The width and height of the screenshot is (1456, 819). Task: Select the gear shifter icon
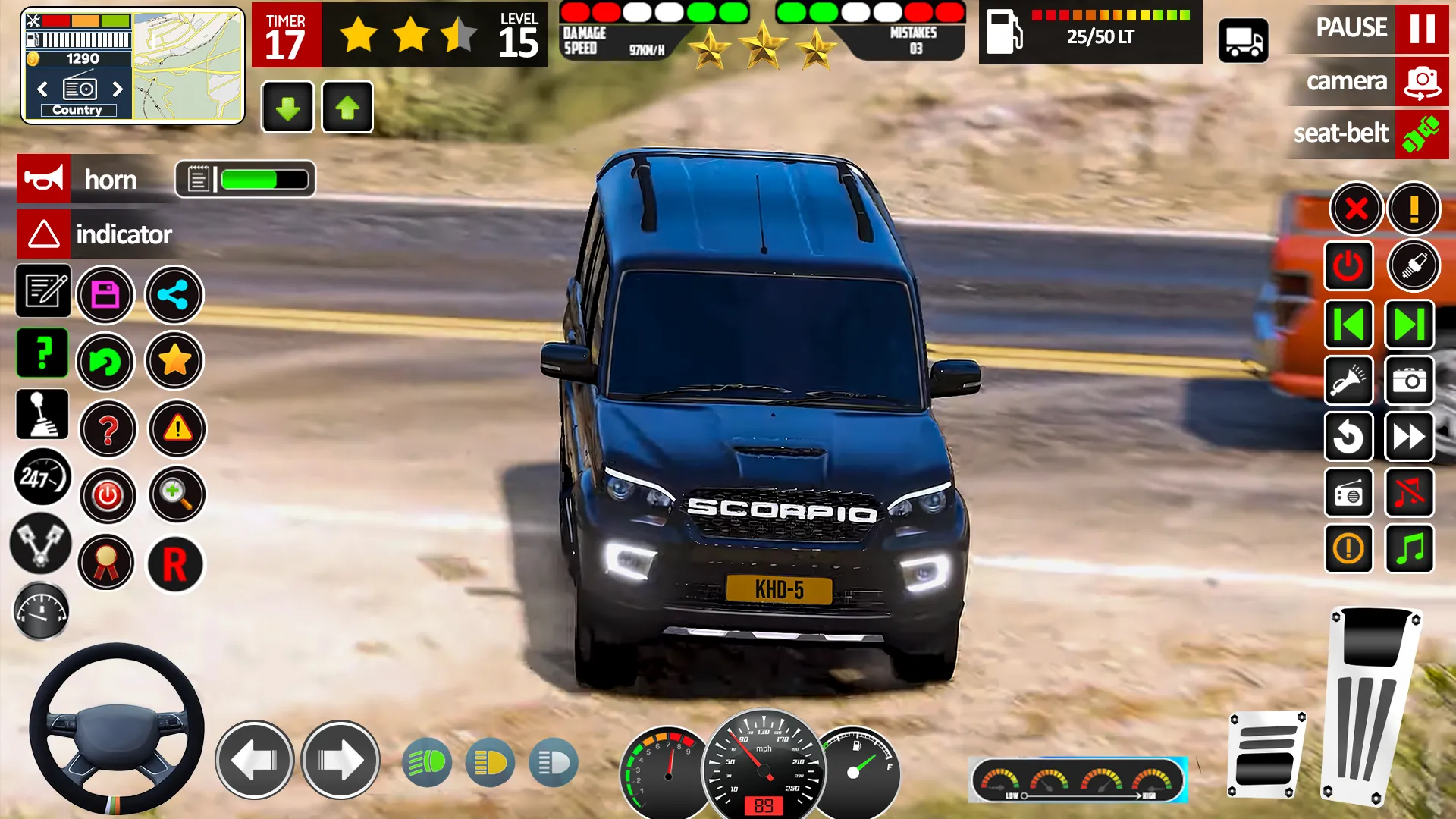pyautogui.click(x=42, y=414)
